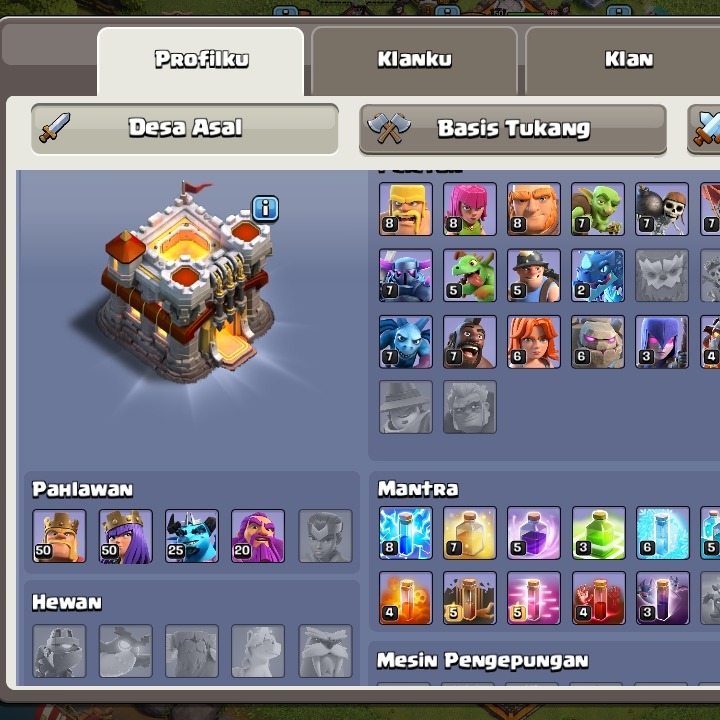Show the Basis Tukang profile
This screenshot has width=720, height=720.
(x=513, y=129)
